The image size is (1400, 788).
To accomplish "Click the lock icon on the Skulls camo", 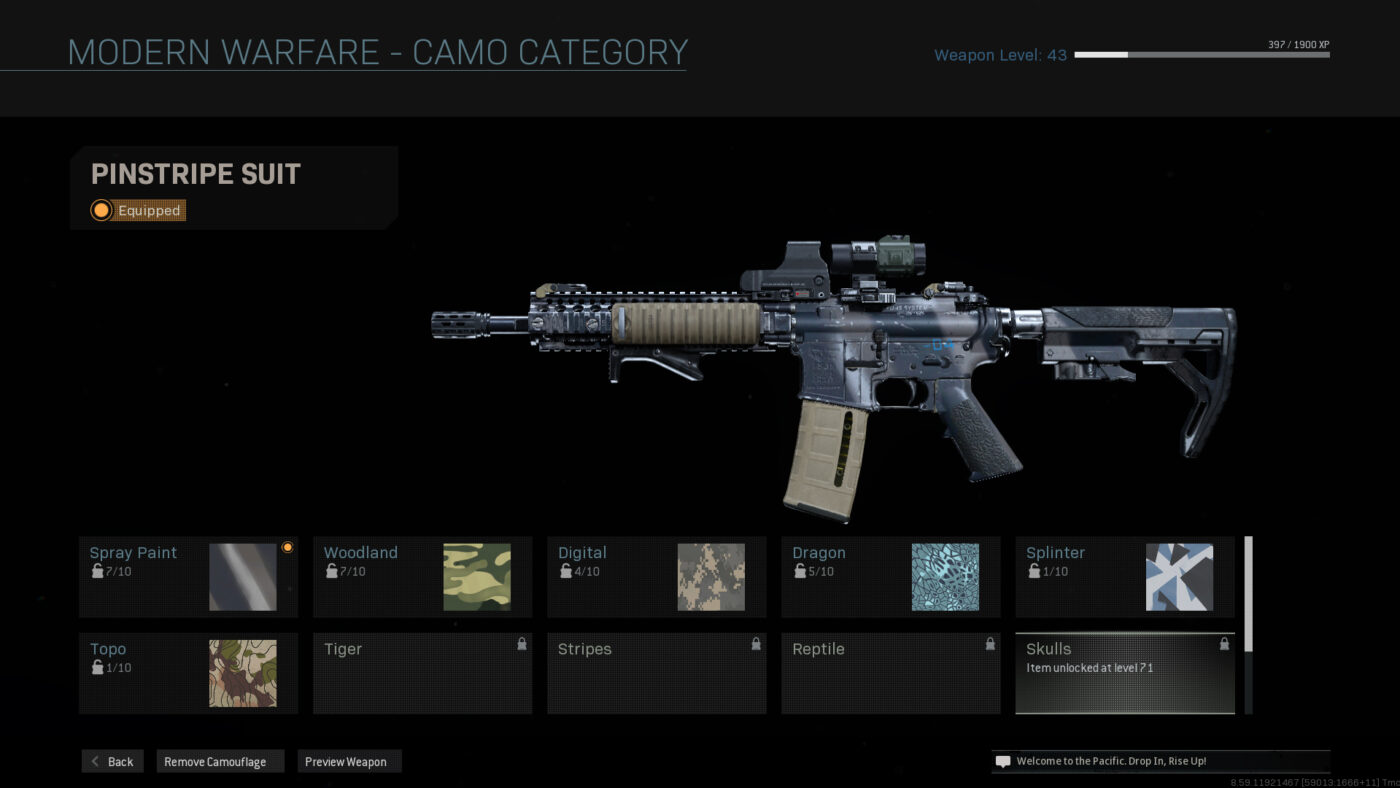I will [1223, 645].
